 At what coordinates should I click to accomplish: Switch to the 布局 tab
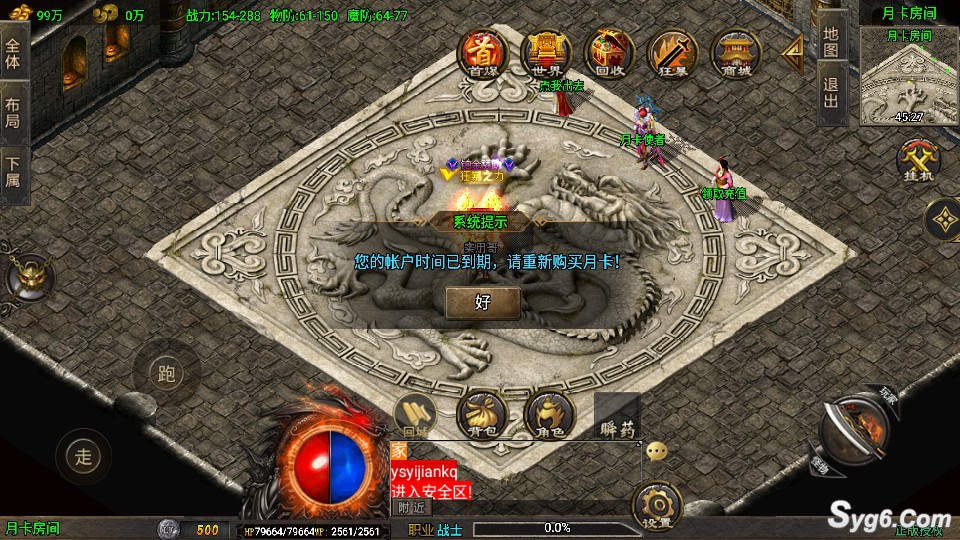click(13, 111)
